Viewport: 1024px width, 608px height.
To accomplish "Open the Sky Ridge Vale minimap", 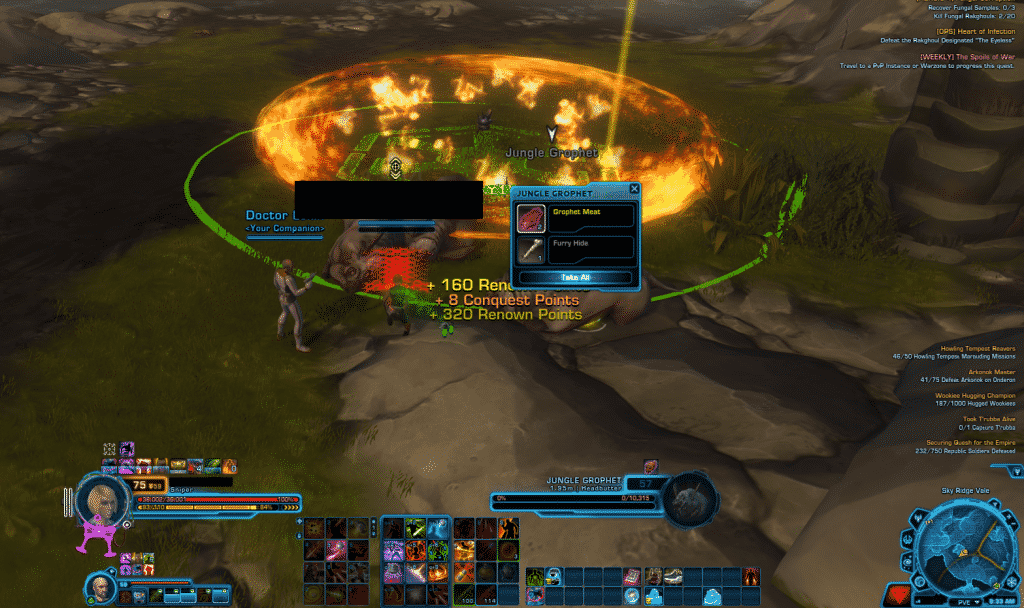I will [965, 554].
